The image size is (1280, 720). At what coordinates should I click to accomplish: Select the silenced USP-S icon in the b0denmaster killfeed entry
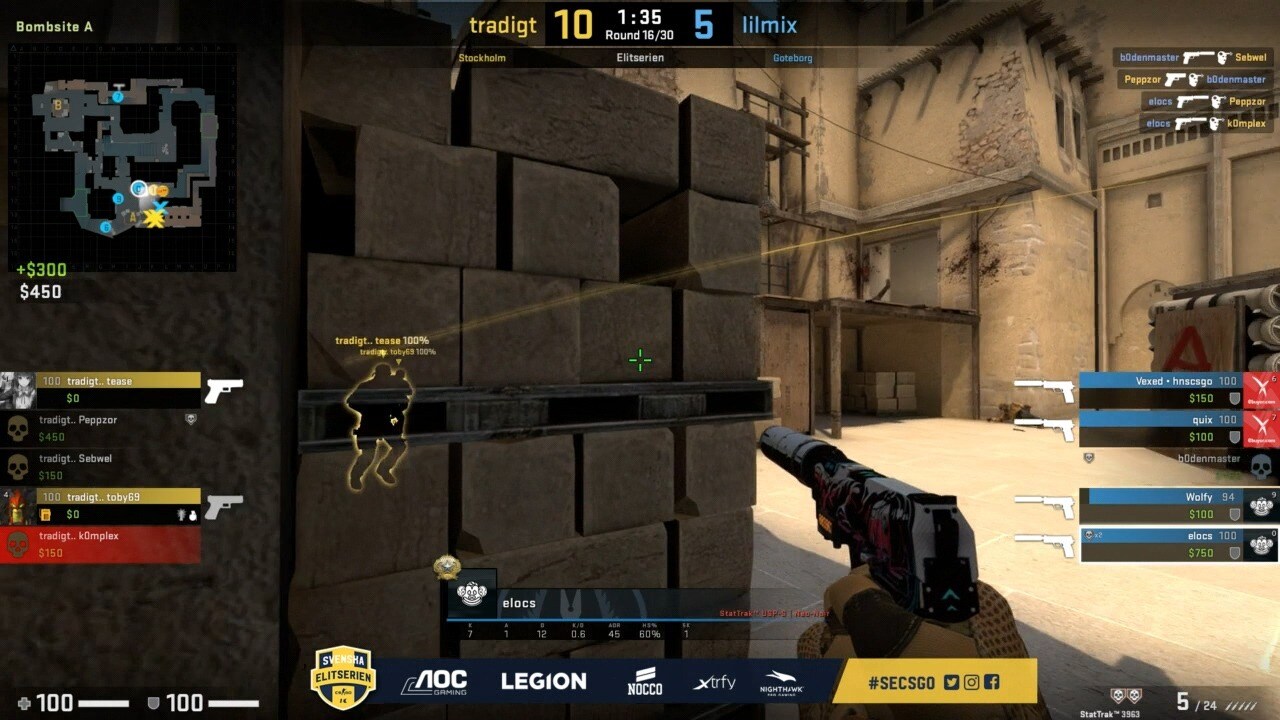pyautogui.click(x=1198, y=57)
